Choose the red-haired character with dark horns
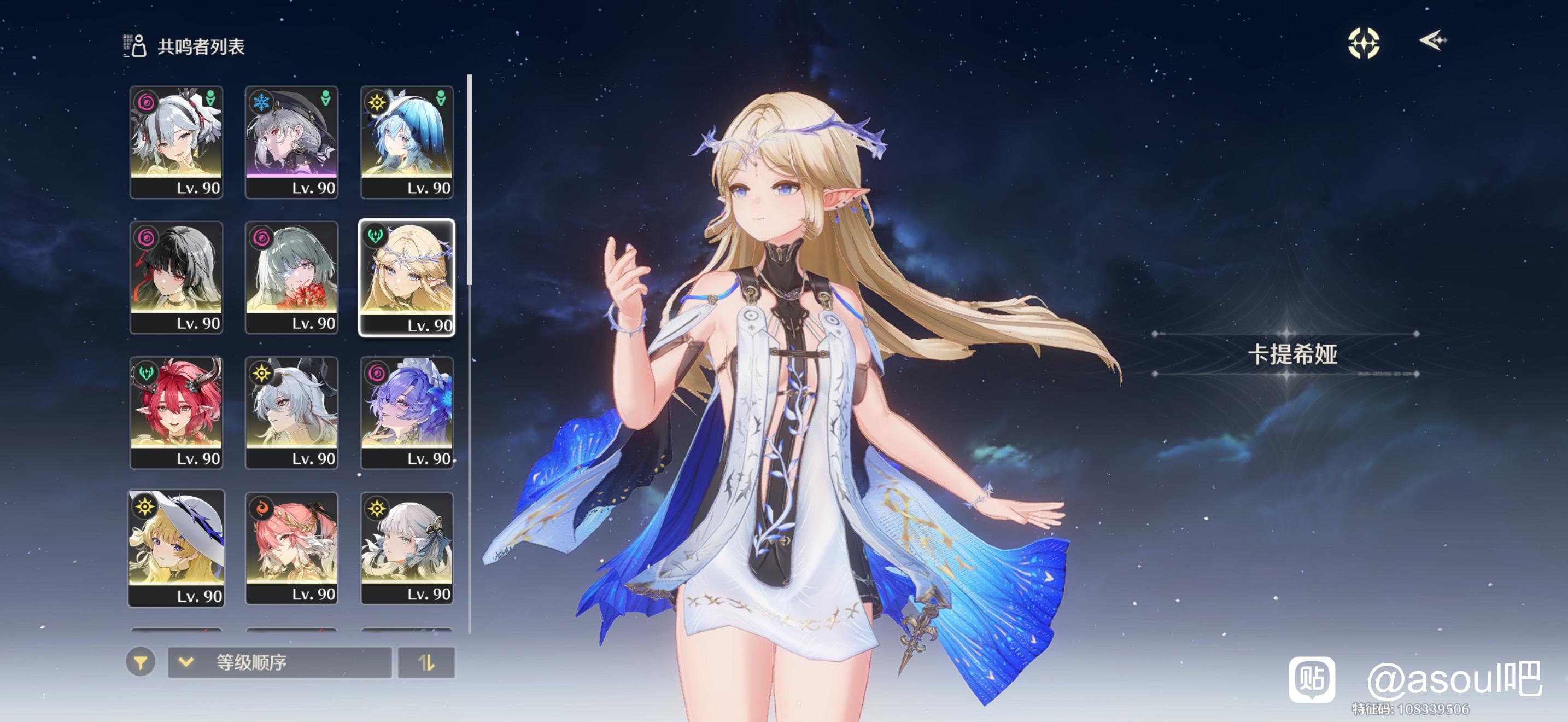 [x=176, y=412]
